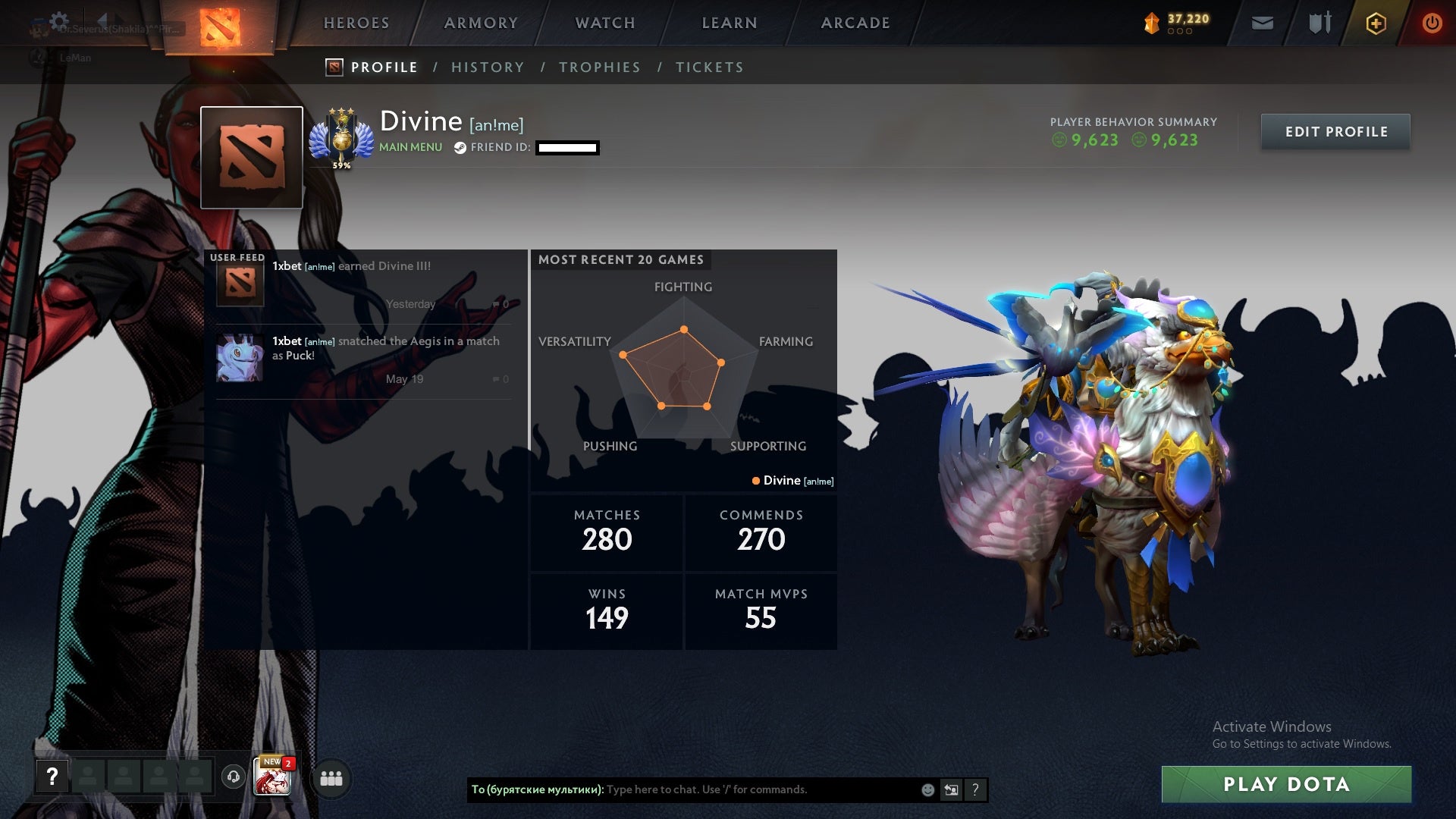The width and height of the screenshot is (1456, 819).
Task: Open the Dota Plus hexagon icon
Action: click(x=1376, y=24)
